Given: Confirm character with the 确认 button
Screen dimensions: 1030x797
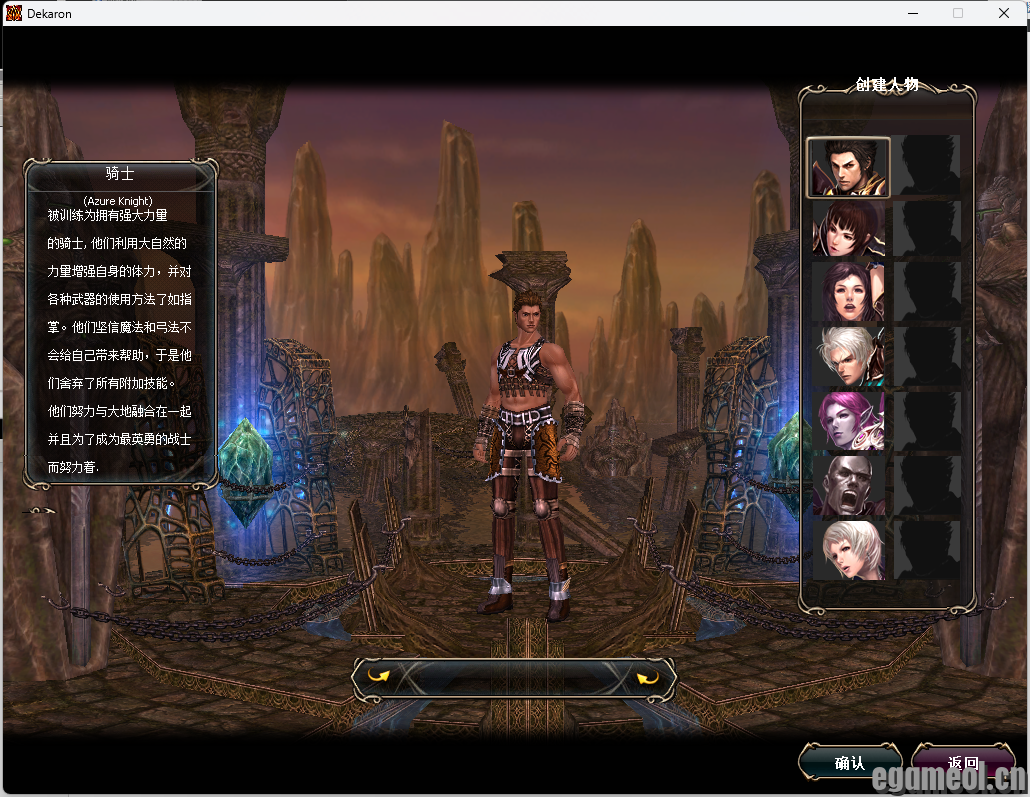Looking at the screenshot, I should tap(849, 763).
